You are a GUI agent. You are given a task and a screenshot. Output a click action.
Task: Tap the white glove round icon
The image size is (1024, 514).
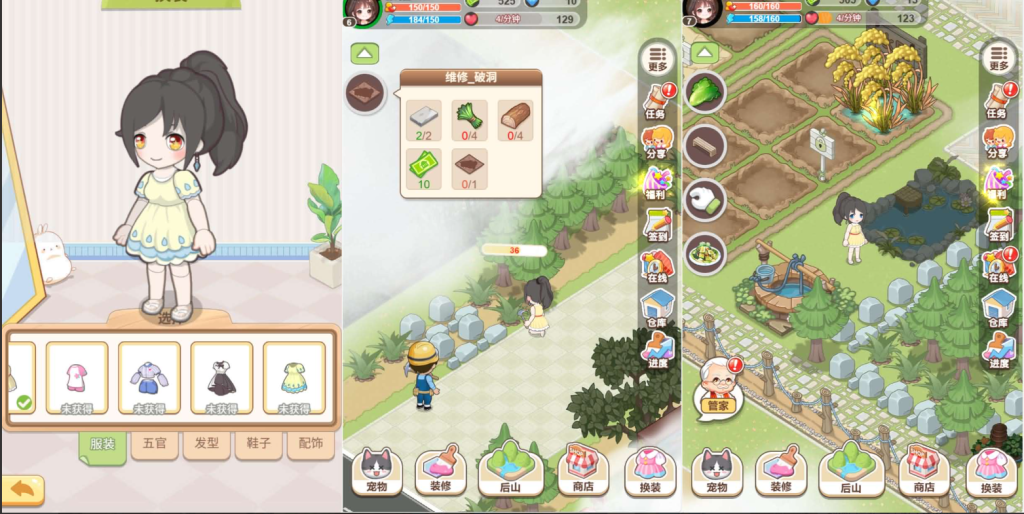[x=705, y=199]
